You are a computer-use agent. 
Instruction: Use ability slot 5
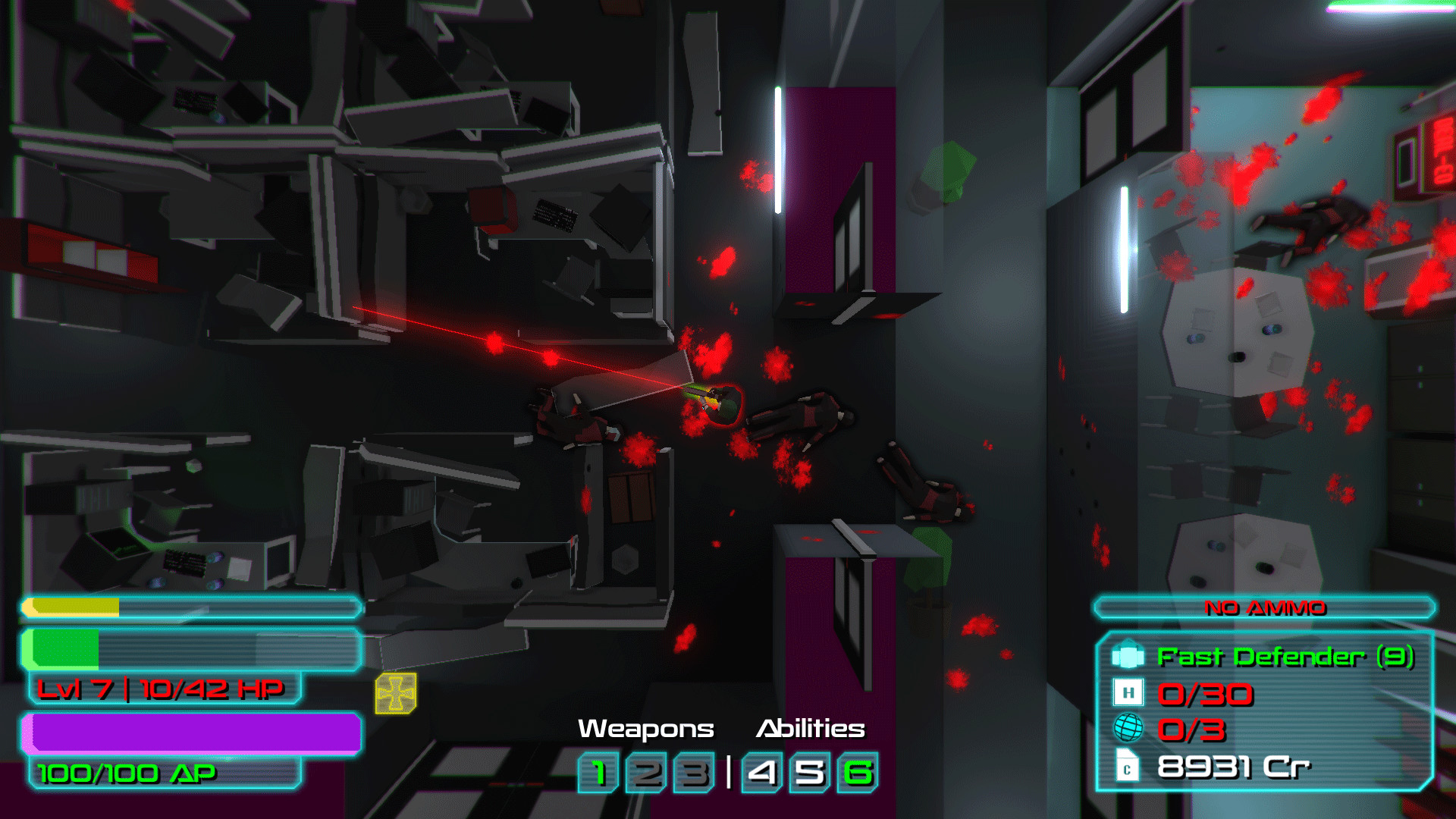coord(810,773)
